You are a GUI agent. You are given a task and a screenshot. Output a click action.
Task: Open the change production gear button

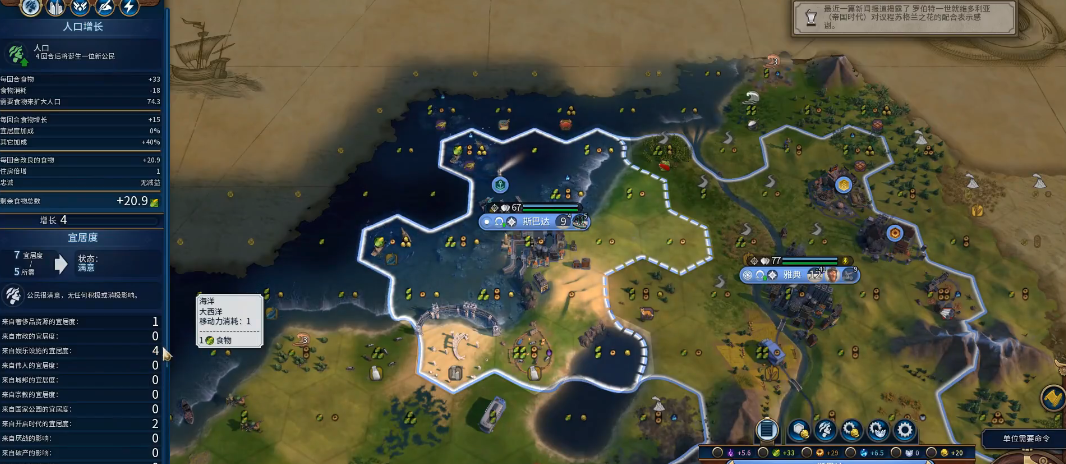905,430
